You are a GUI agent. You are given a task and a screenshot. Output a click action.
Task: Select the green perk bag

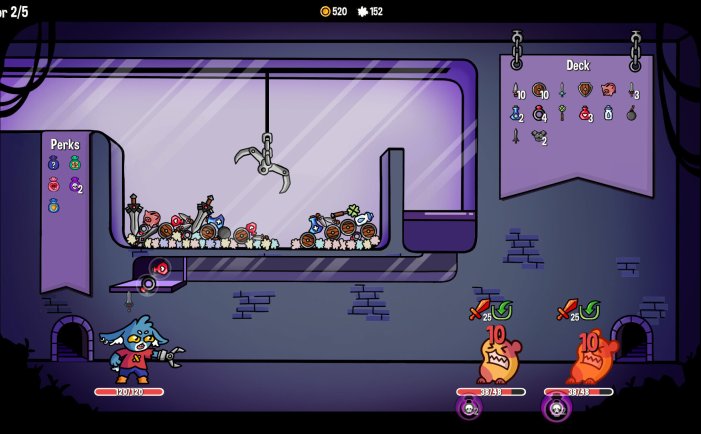[74, 163]
